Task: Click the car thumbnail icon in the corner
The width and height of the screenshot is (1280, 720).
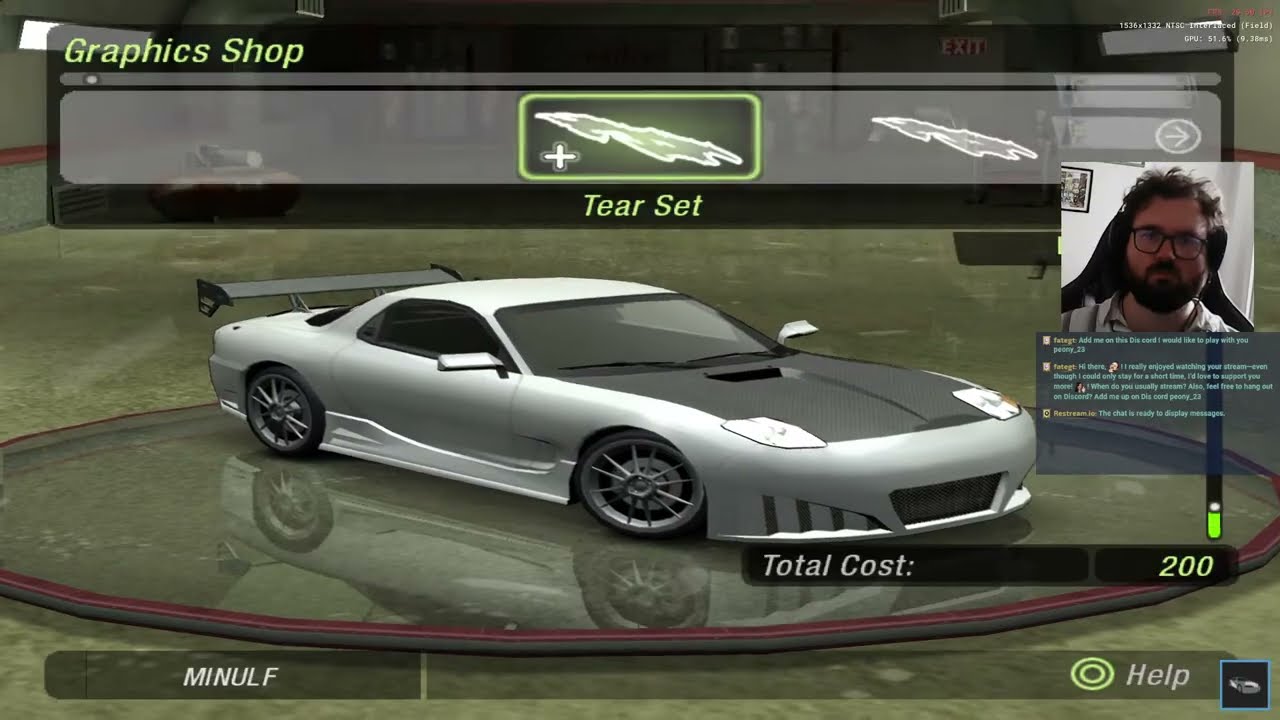Action: pos(1245,684)
